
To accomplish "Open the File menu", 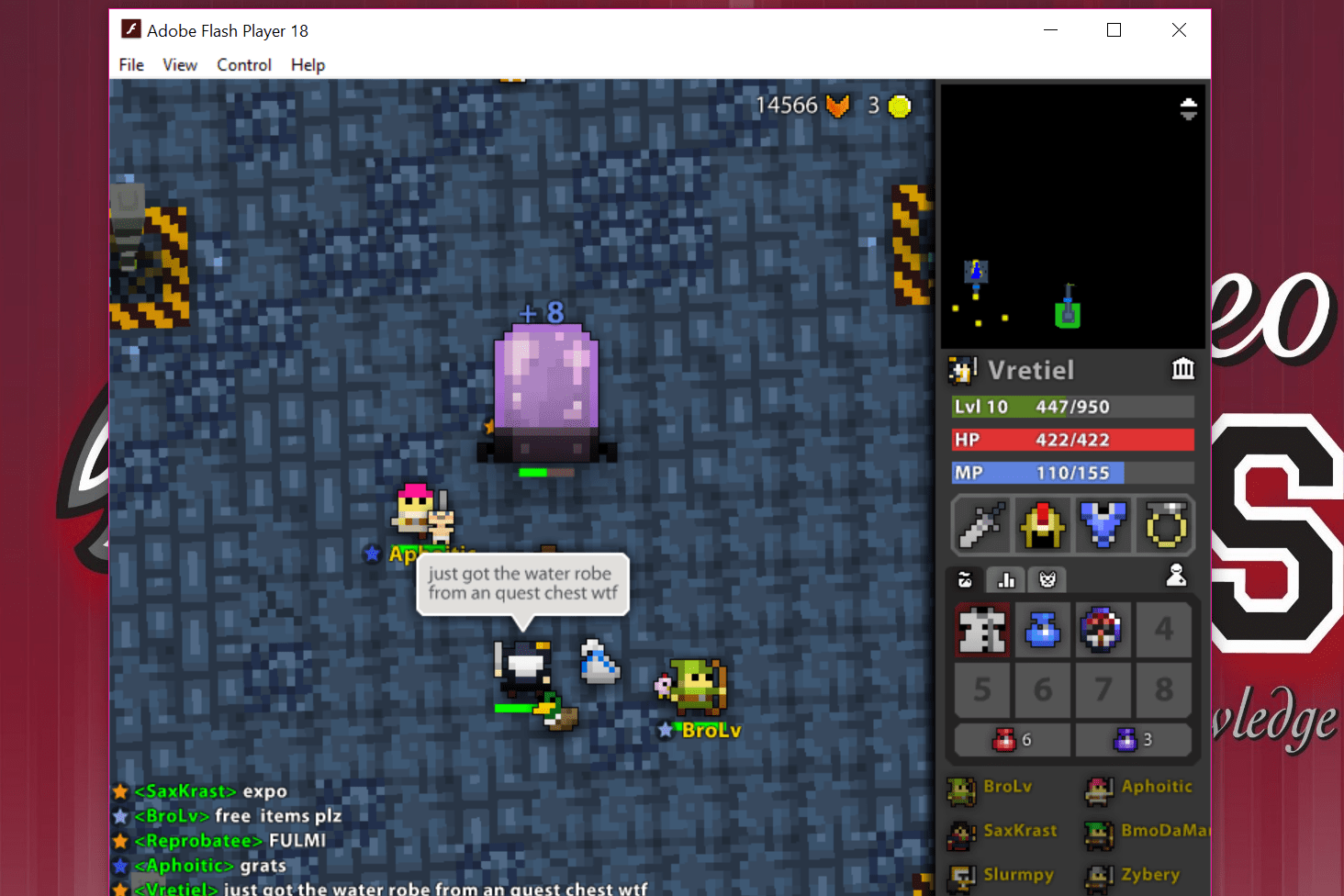I will point(130,64).
